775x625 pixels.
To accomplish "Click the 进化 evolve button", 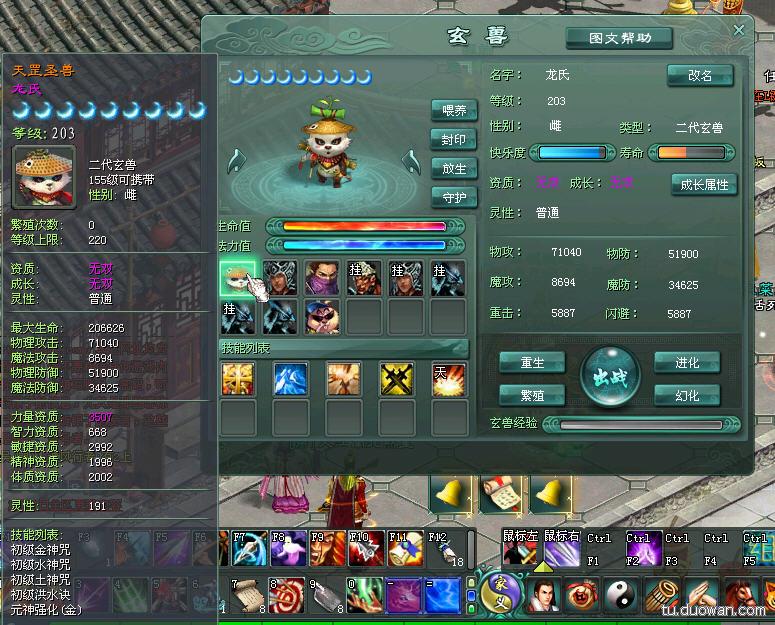I will click(x=687, y=362).
